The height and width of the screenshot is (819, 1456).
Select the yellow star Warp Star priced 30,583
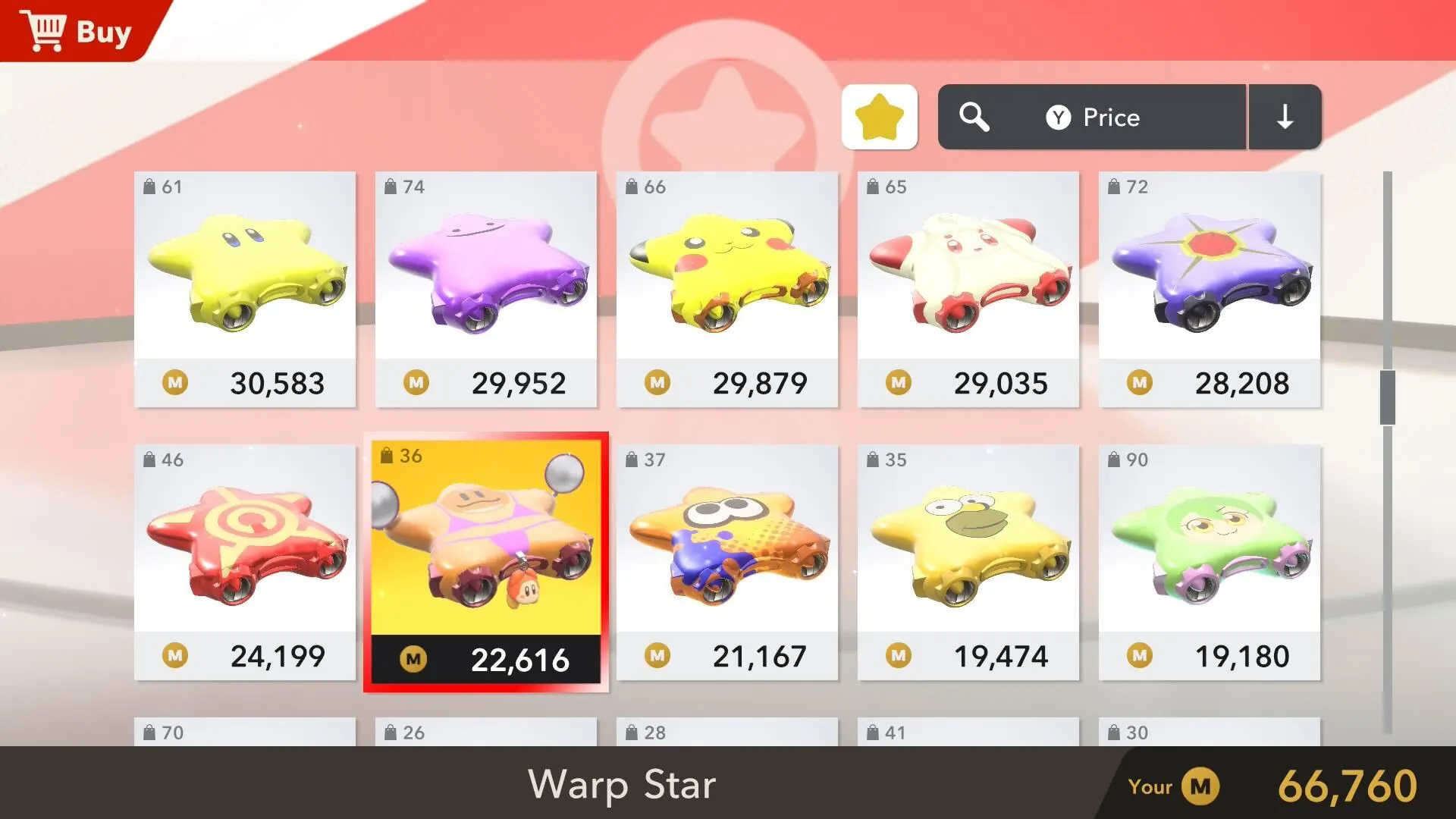pos(245,289)
